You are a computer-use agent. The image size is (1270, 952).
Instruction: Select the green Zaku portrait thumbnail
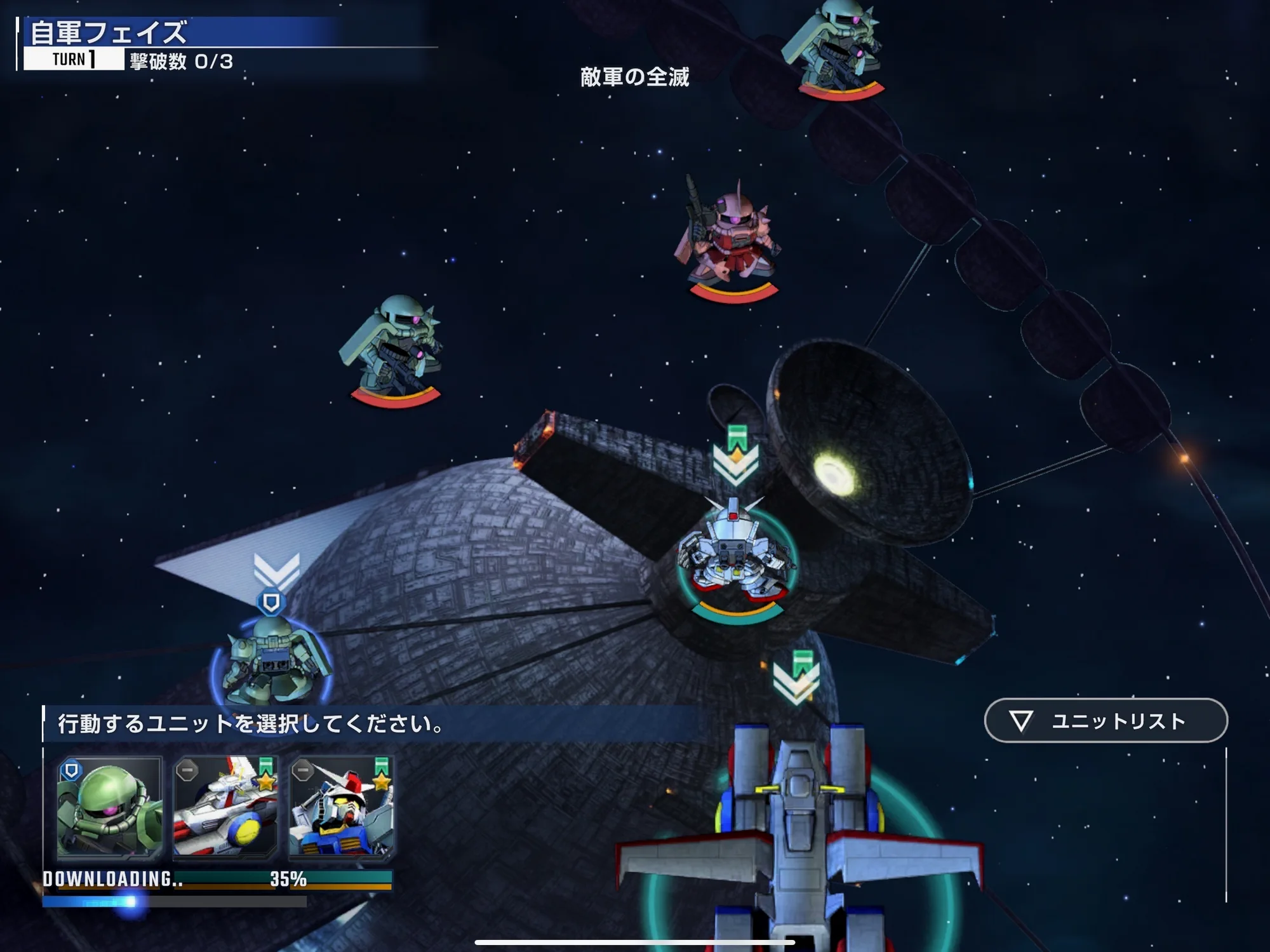[109, 807]
